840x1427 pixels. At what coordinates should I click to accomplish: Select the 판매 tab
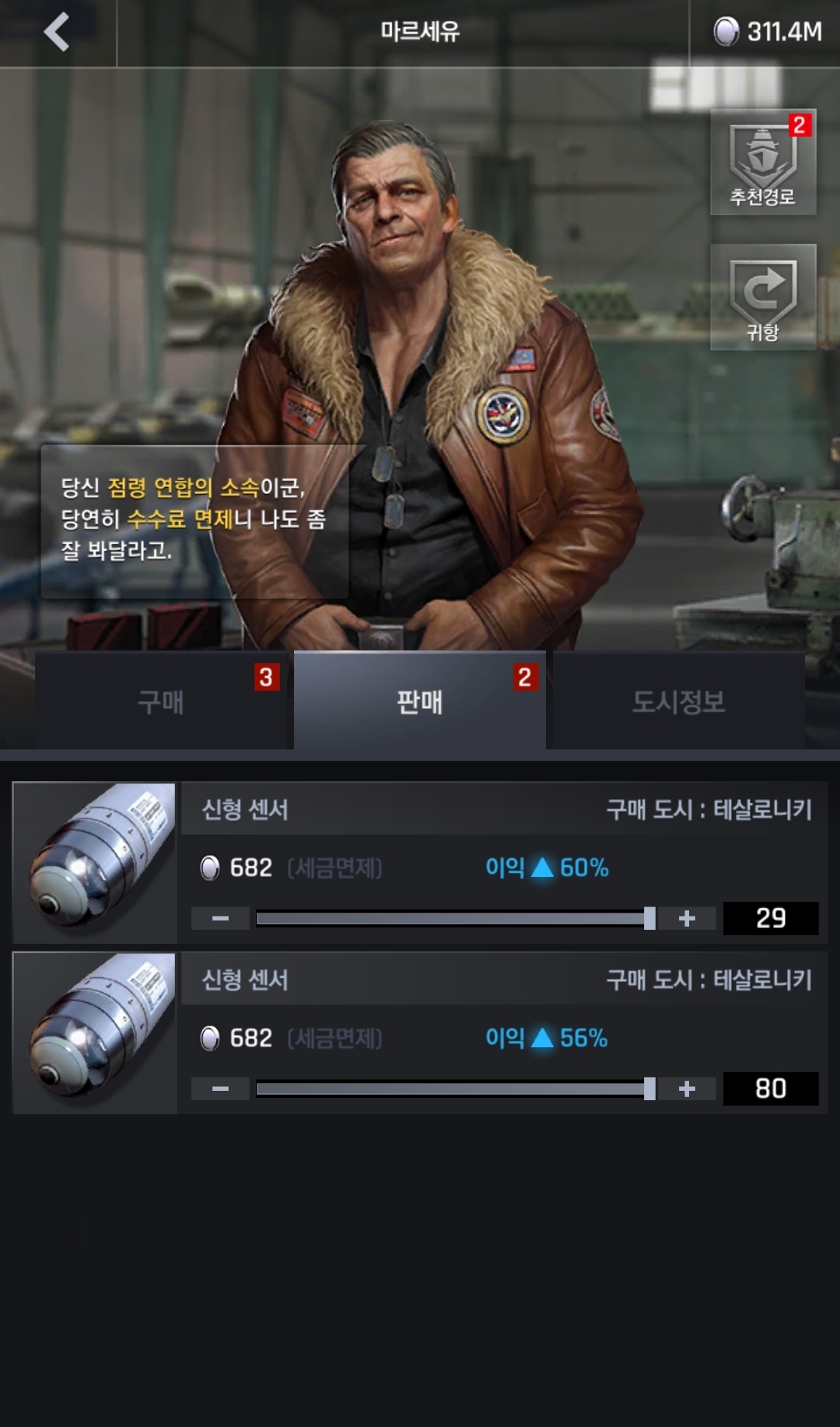(420, 701)
